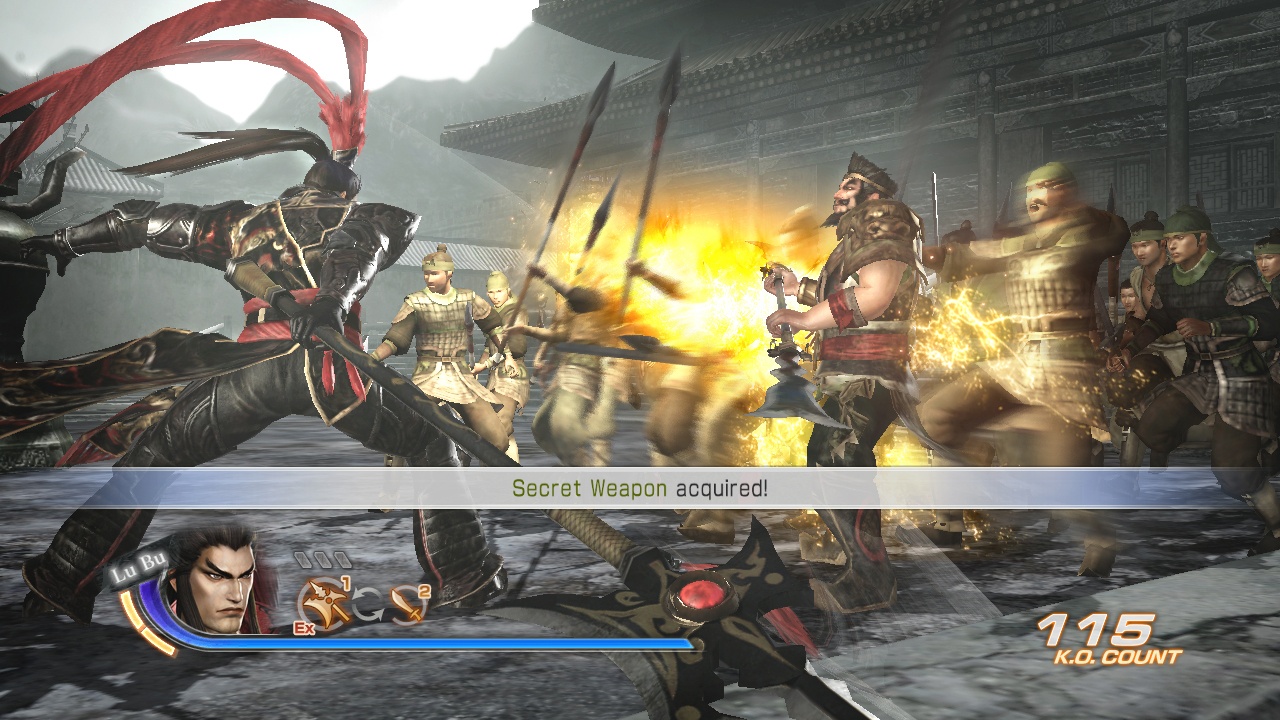1280x720 pixels.
Task: Click the EX weapon indicator label
Action: (x=304, y=628)
